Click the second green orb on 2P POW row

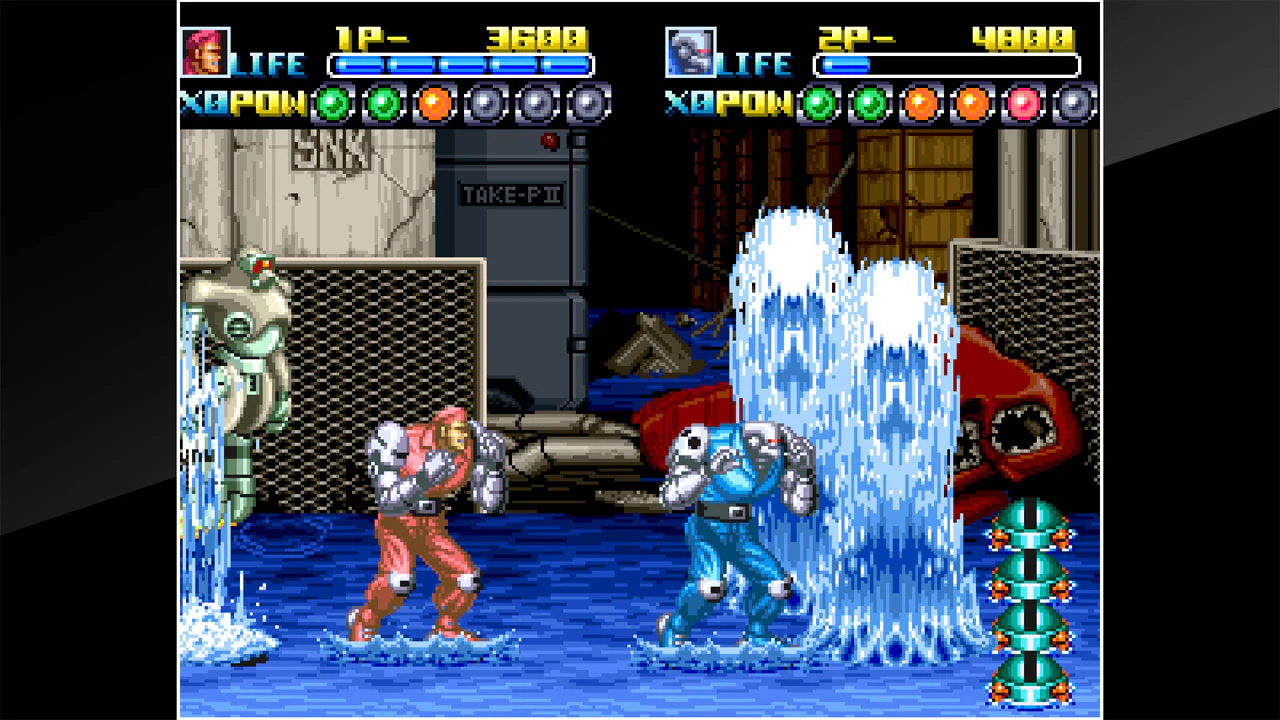click(x=867, y=103)
